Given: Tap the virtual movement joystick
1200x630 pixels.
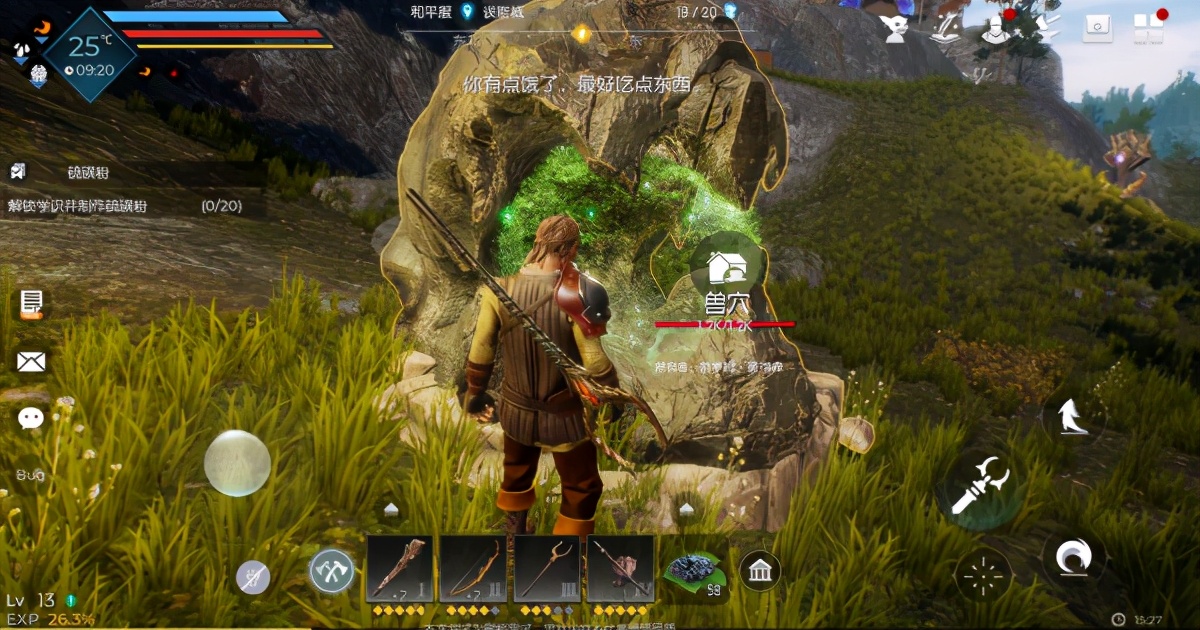Looking at the screenshot, I should (237, 463).
